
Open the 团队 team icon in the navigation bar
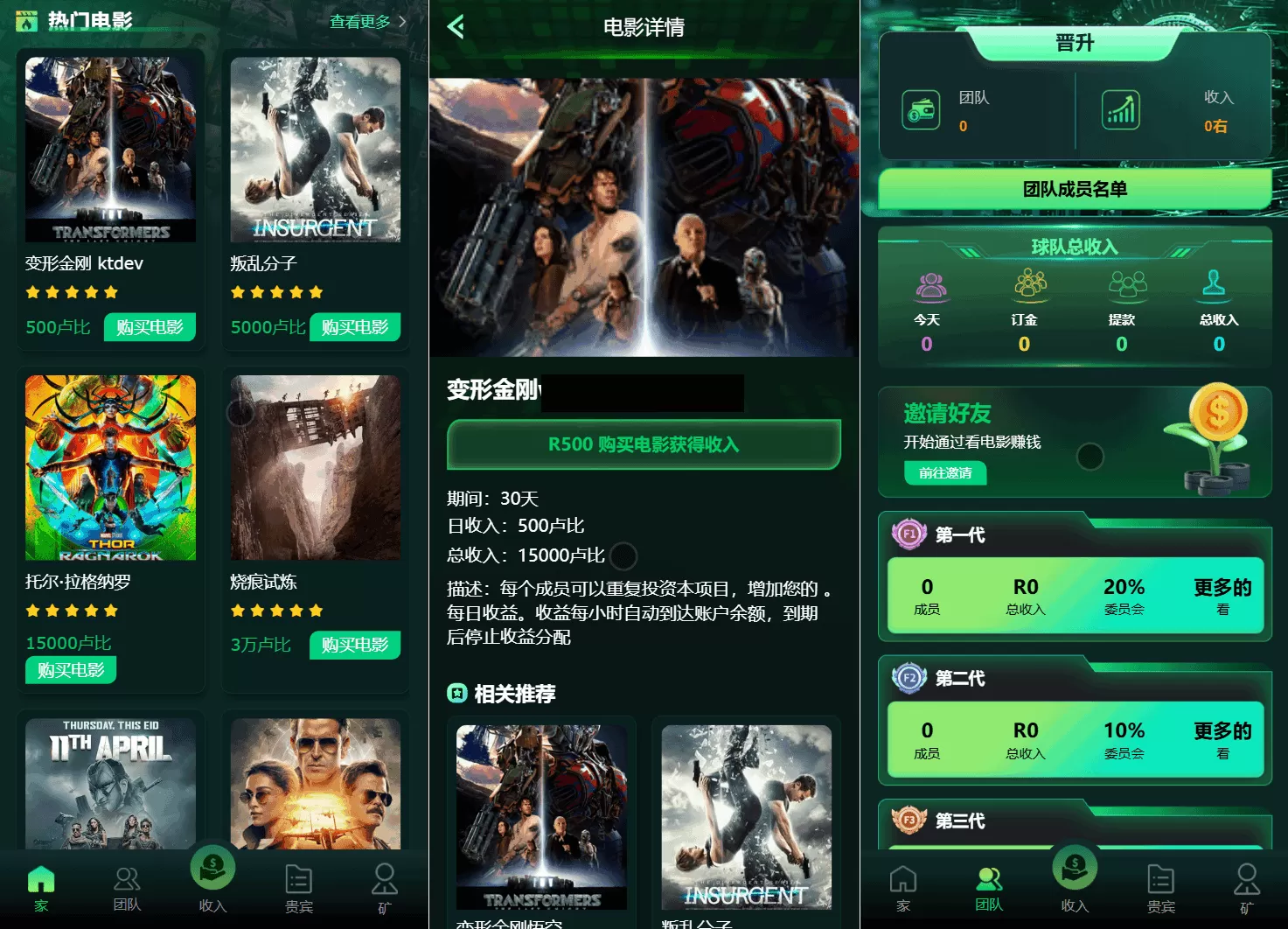[127, 879]
